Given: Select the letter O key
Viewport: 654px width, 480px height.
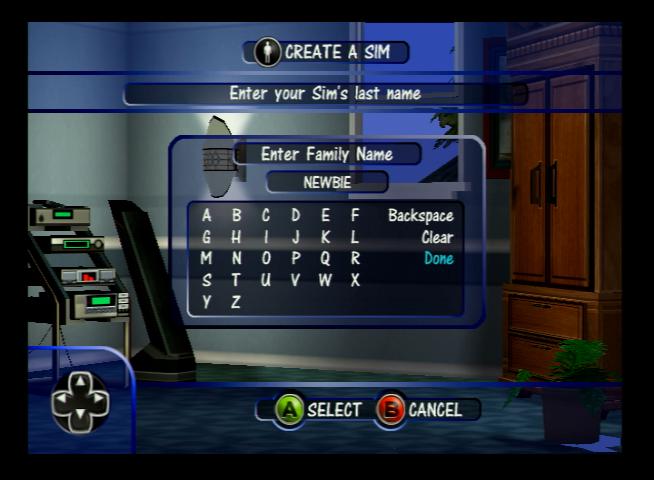Looking at the screenshot, I should pyautogui.click(x=266, y=258).
